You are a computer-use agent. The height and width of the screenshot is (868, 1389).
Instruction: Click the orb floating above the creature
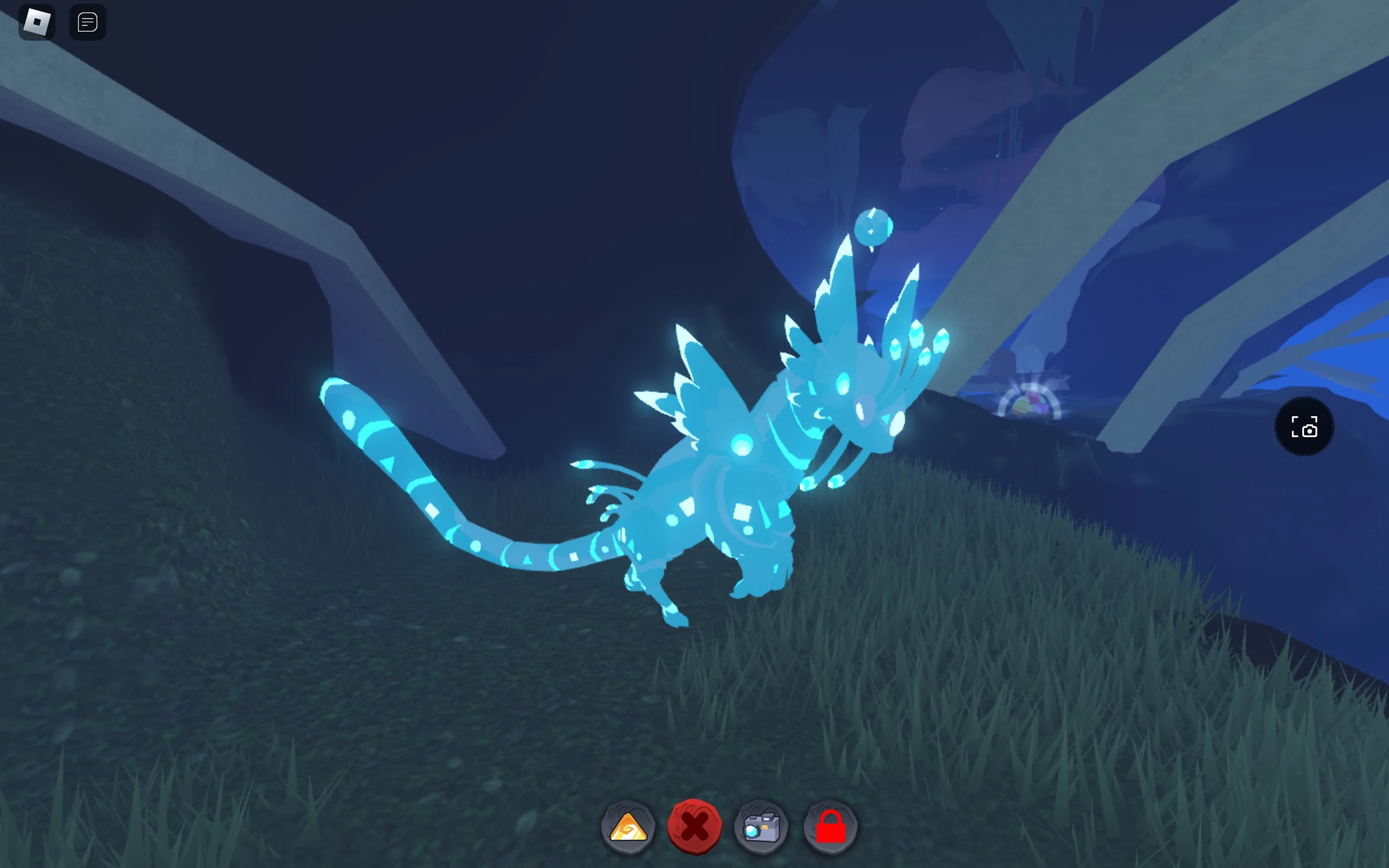click(874, 227)
